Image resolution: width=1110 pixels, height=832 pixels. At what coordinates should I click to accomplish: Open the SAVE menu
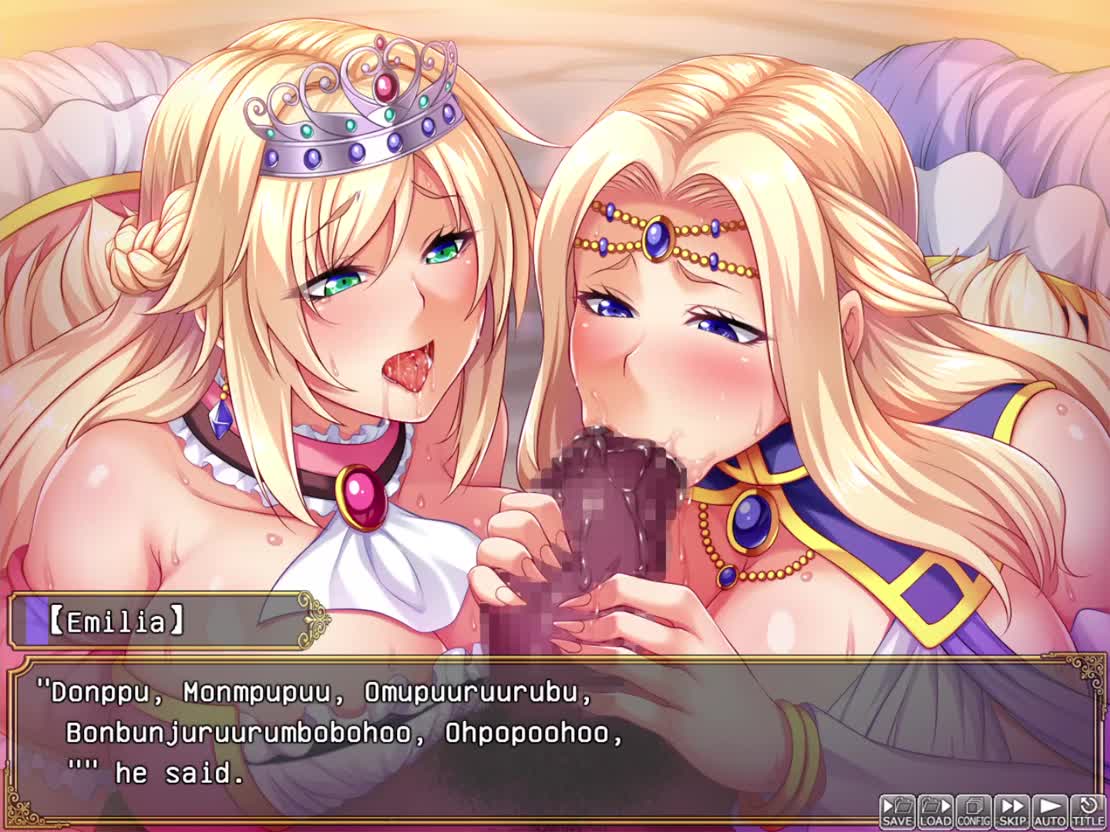pos(897,811)
